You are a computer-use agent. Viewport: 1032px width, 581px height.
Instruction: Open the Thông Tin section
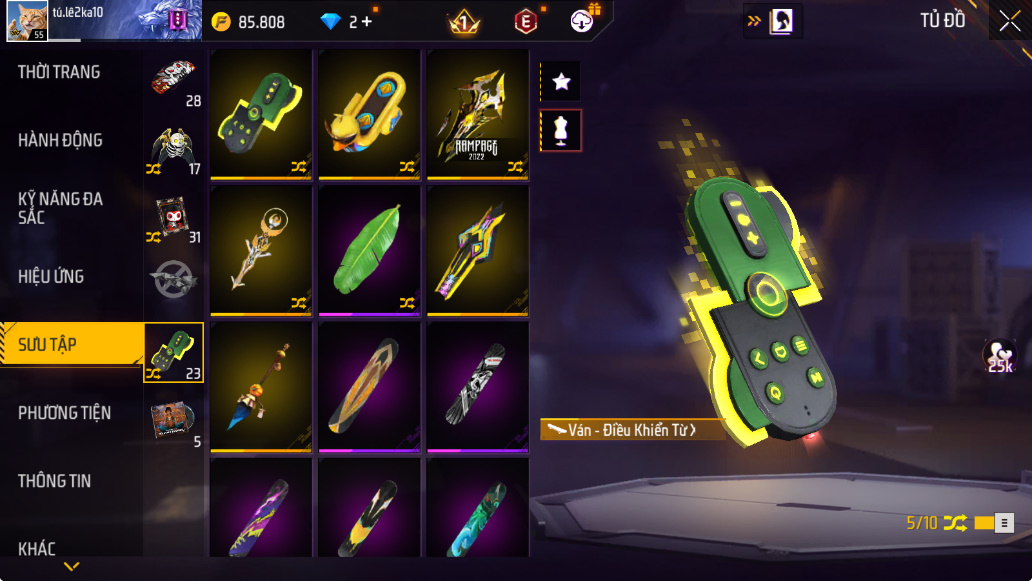point(54,481)
